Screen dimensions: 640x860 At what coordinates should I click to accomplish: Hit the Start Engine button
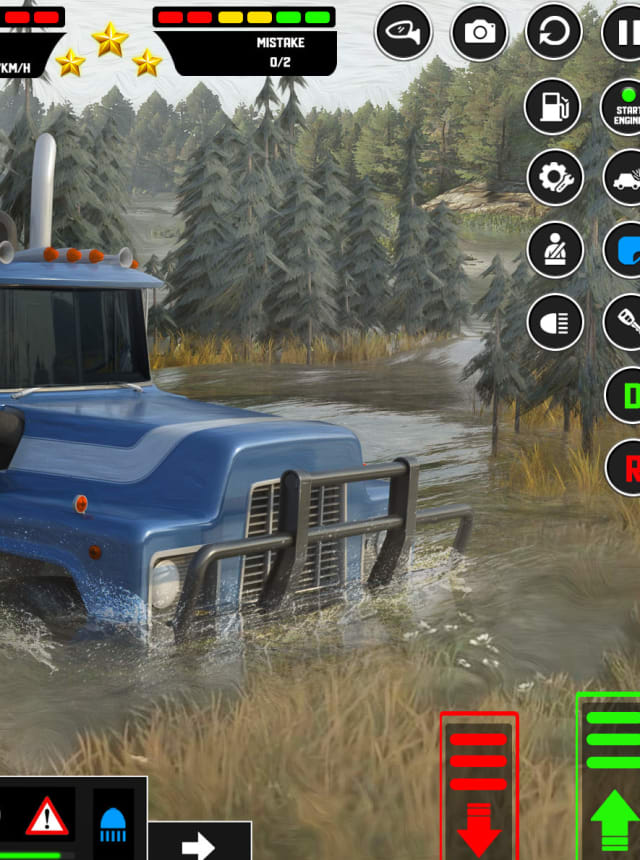click(624, 106)
